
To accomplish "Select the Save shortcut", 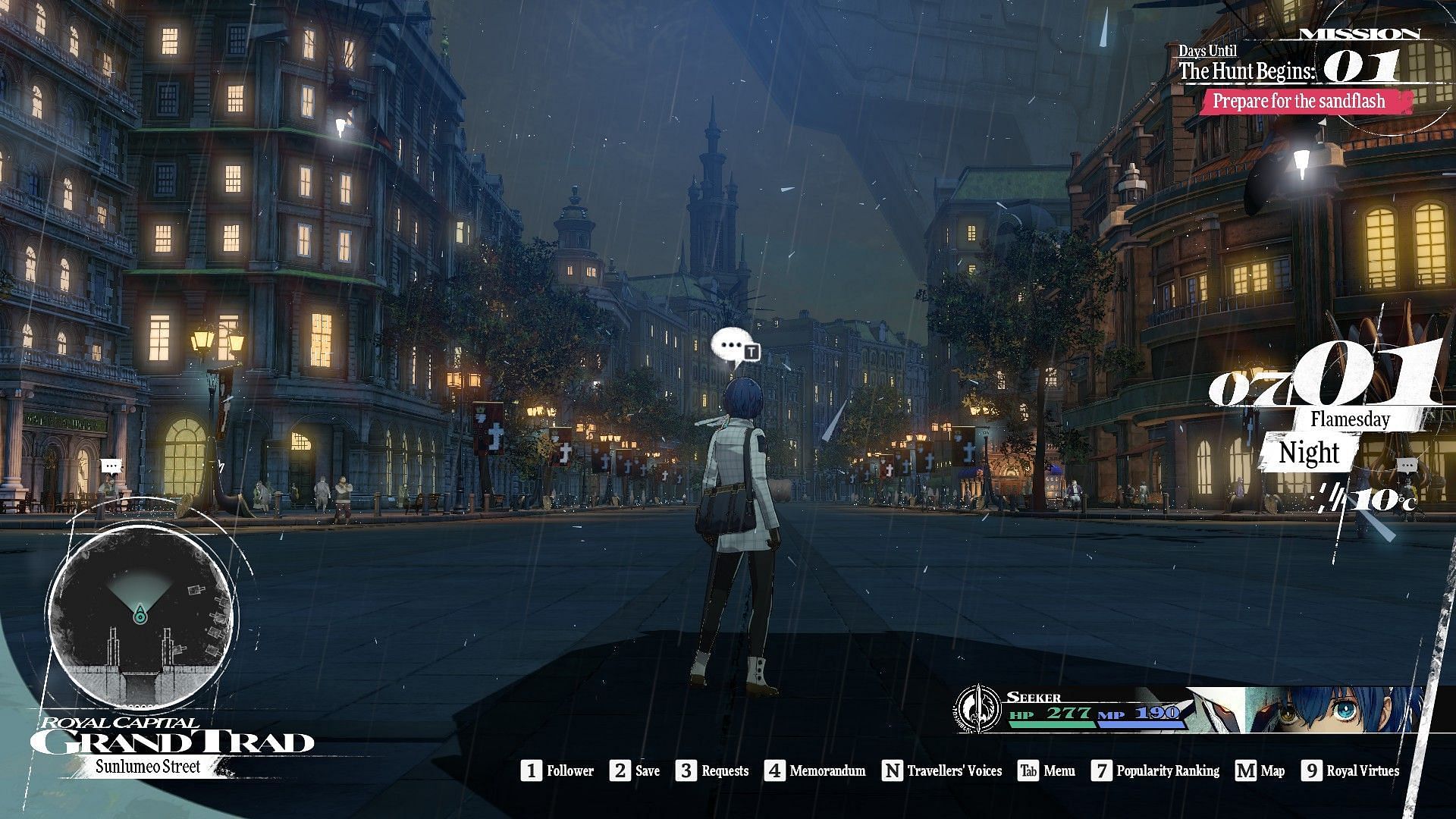I will coord(637,771).
